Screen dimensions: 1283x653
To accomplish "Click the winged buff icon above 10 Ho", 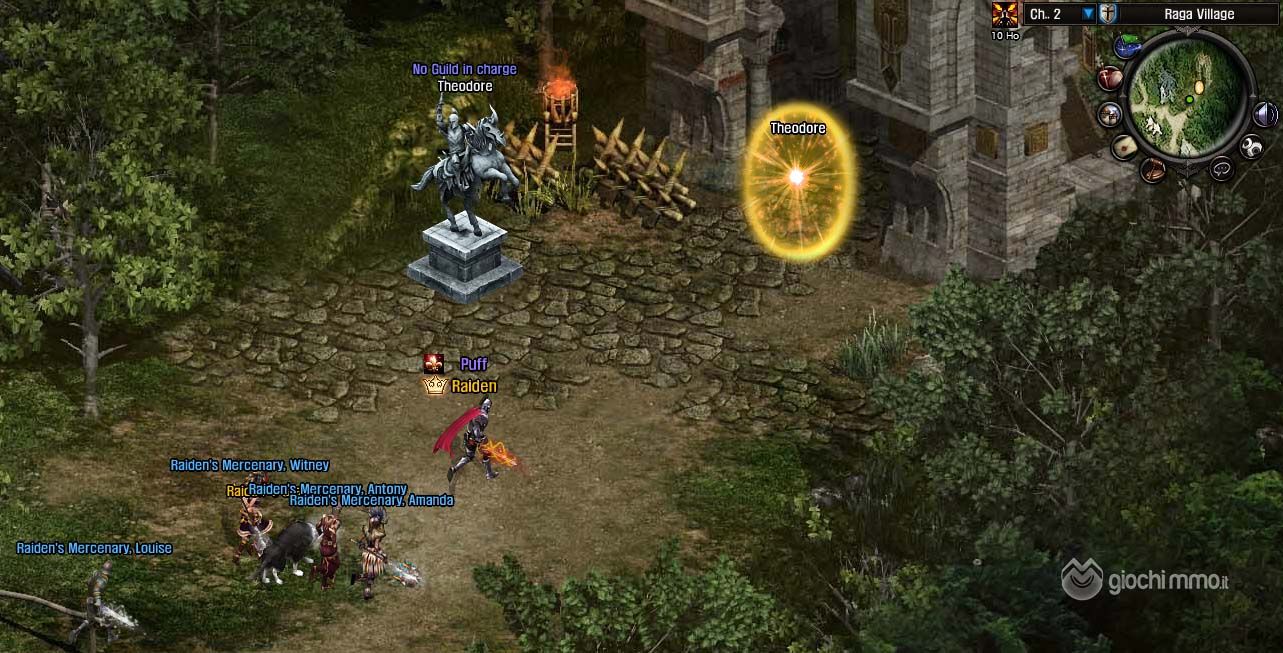I will click(1004, 14).
